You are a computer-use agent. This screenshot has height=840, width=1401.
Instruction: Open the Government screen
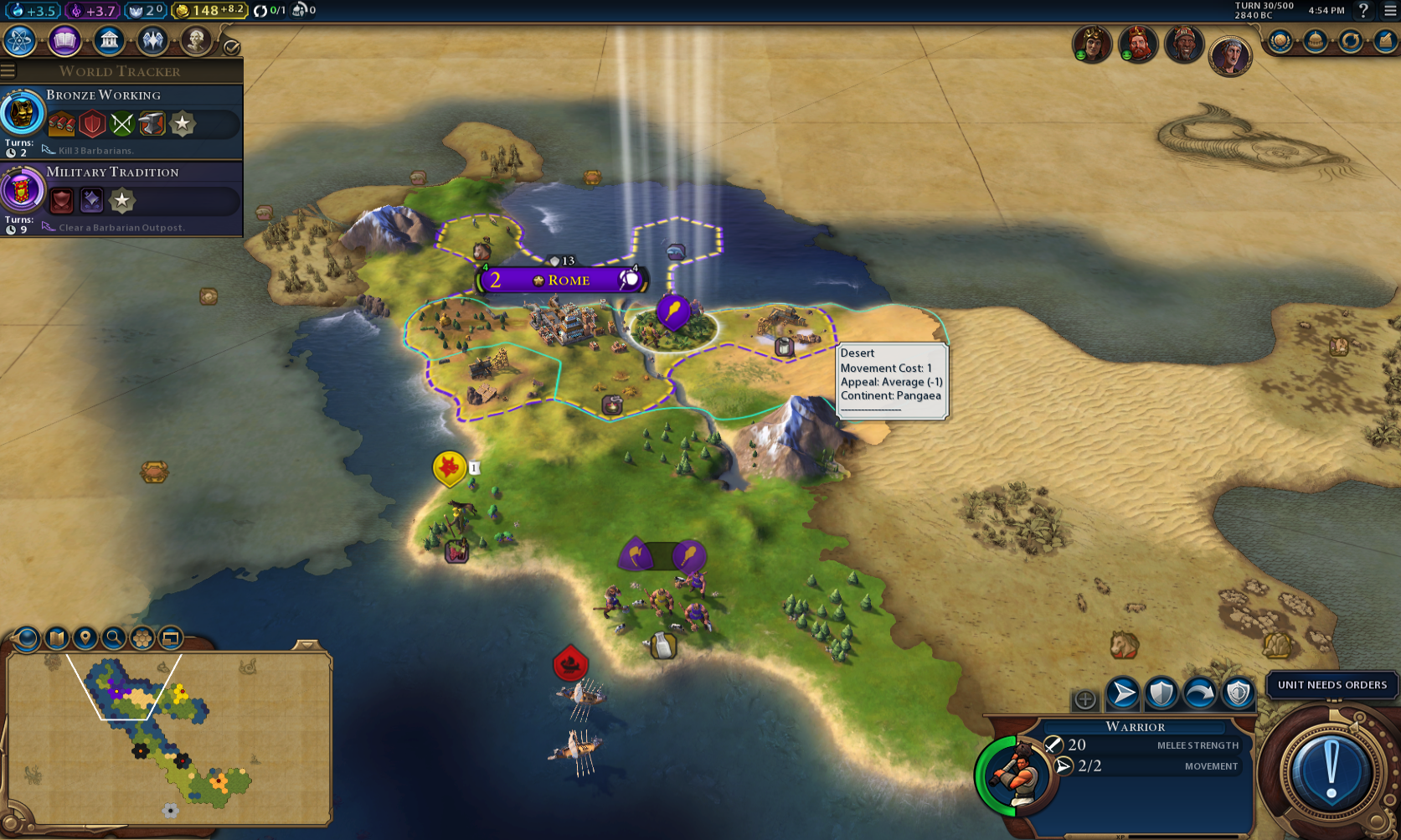pyautogui.click(x=109, y=40)
